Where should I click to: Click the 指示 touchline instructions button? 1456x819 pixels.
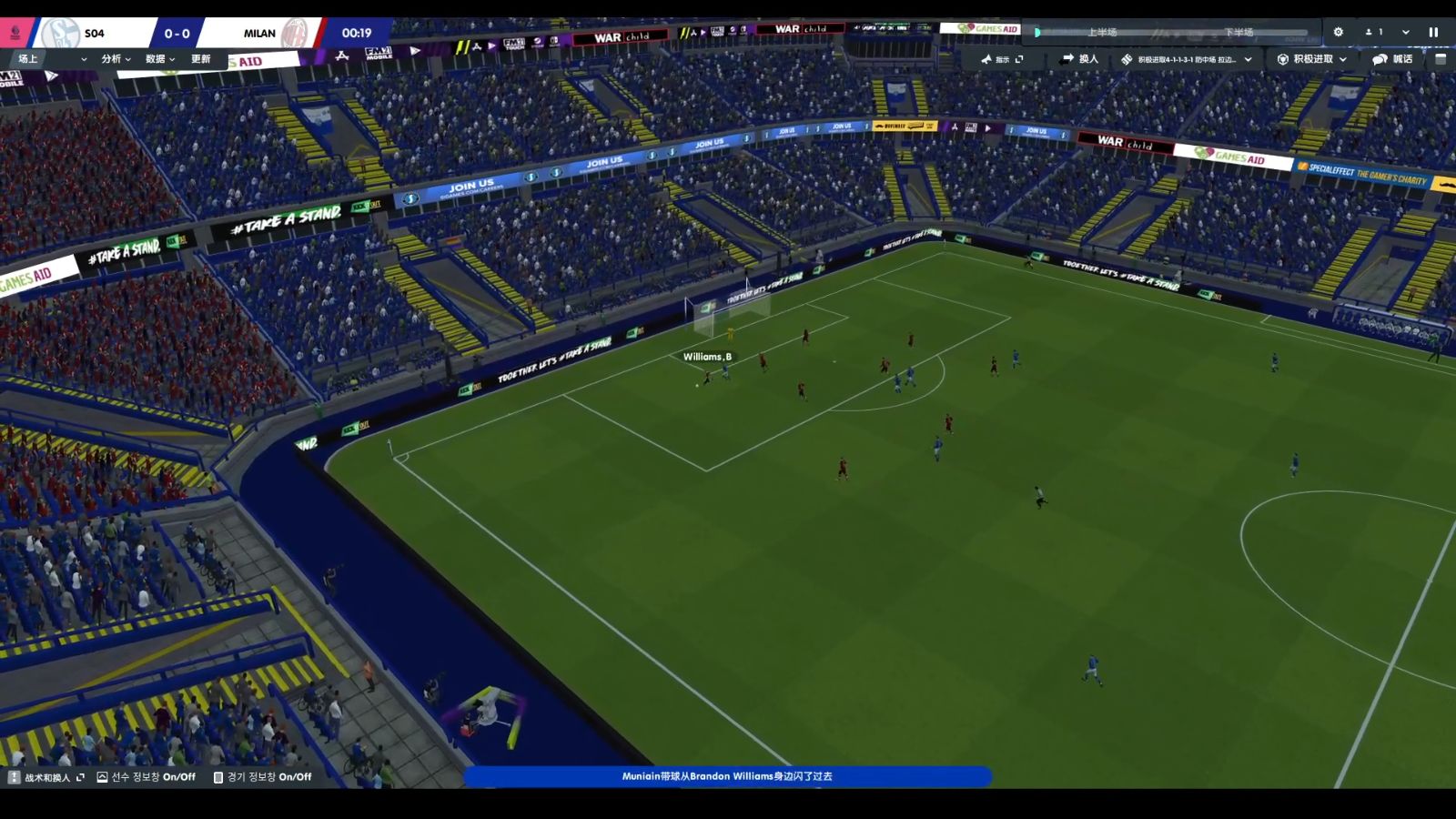pyautogui.click(x=1002, y=59)
